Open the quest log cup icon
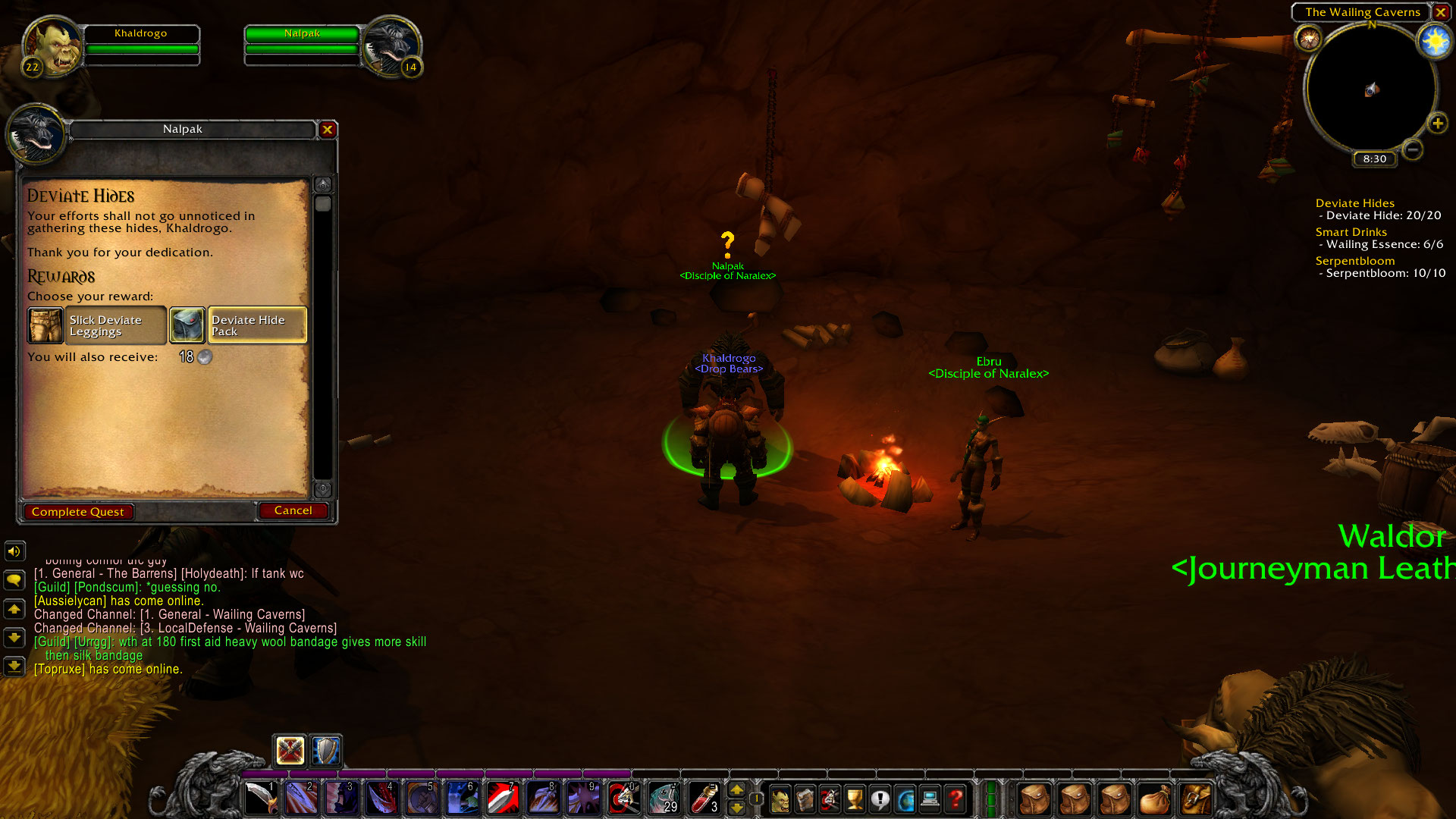Screen dimensions: 1456x819 tap(855, 798)
